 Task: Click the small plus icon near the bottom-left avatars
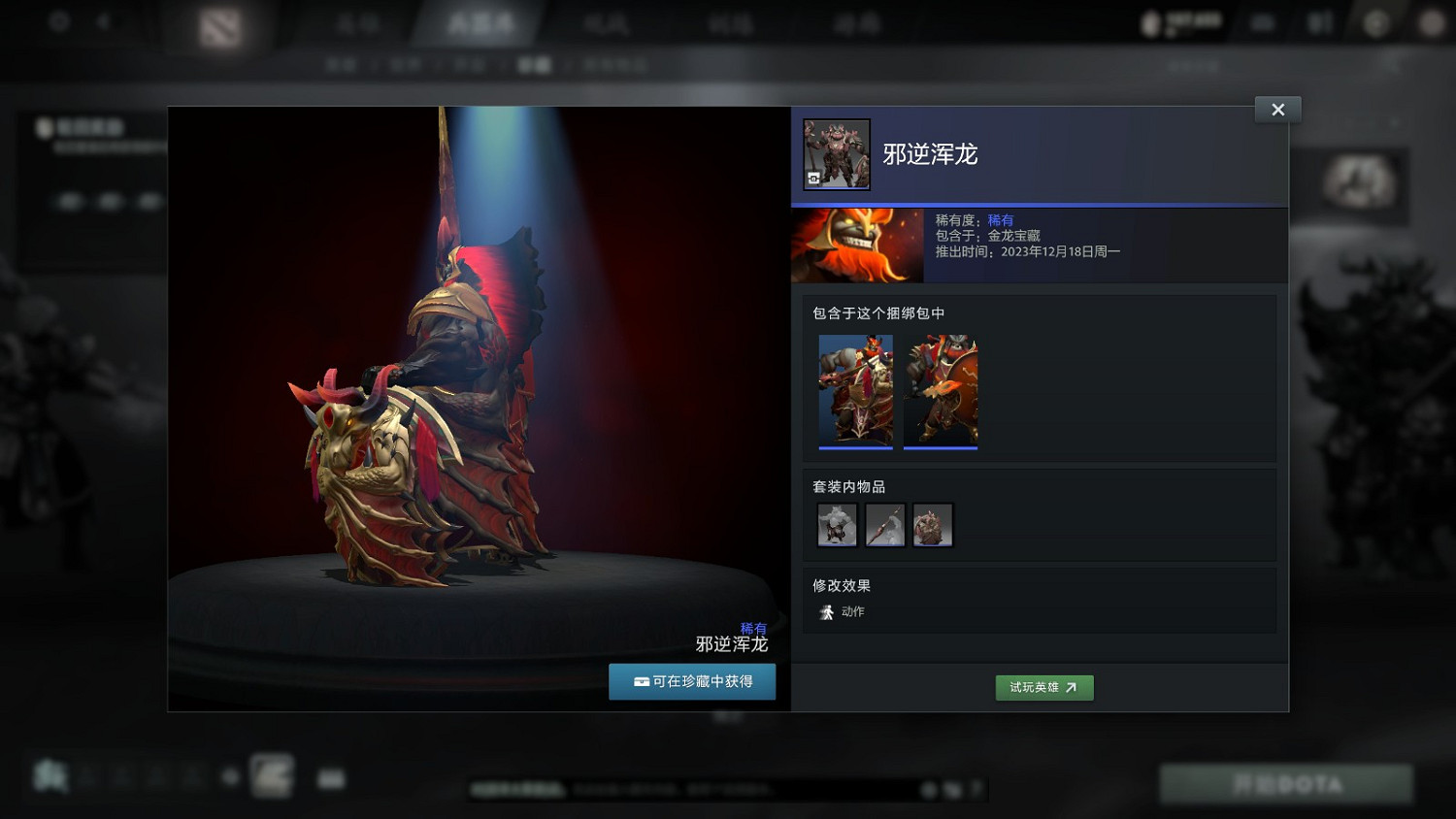(230, 776)
